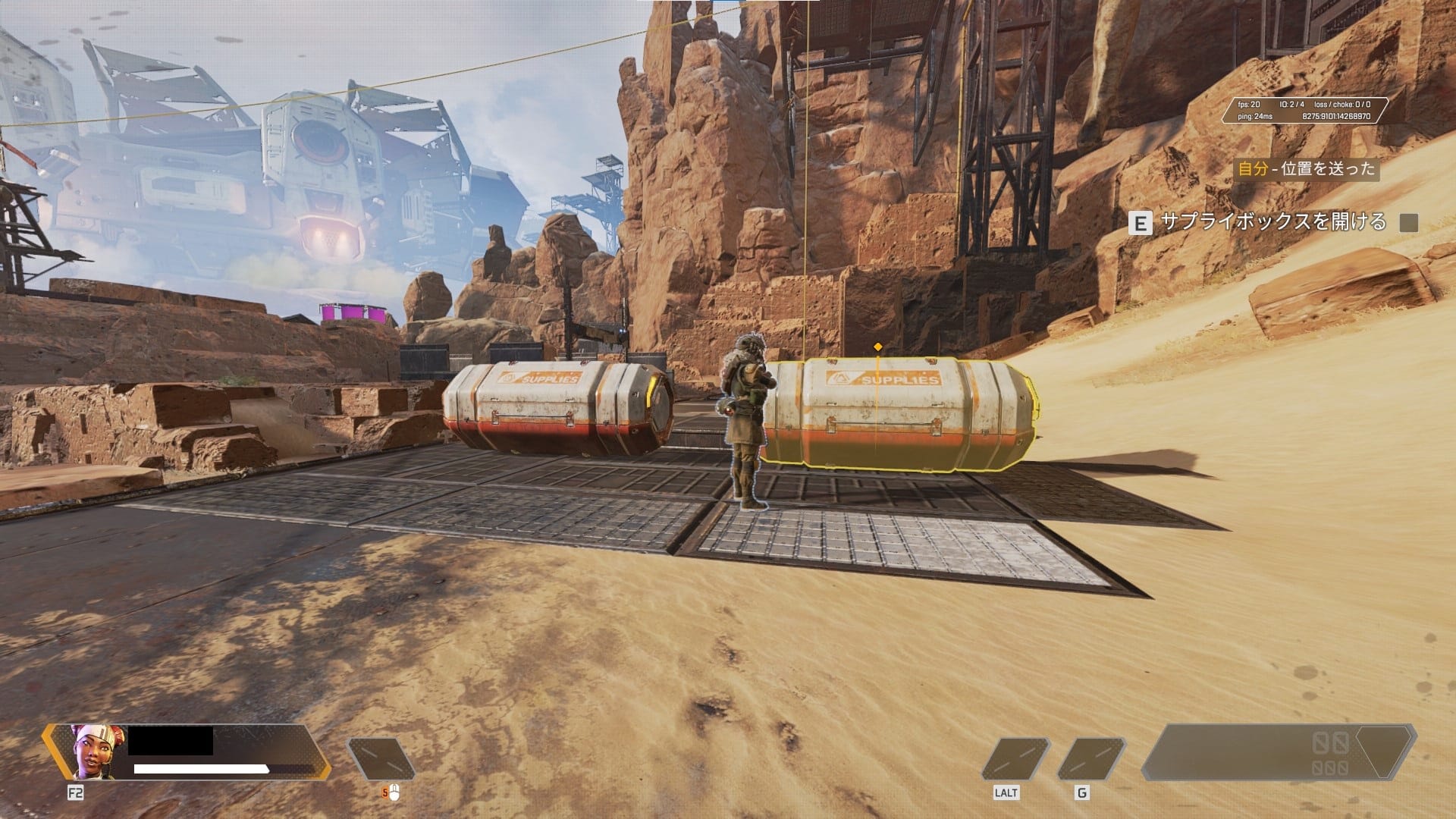
Task: Select the ordnance slot labeled G
Action: coord(1090,759)
